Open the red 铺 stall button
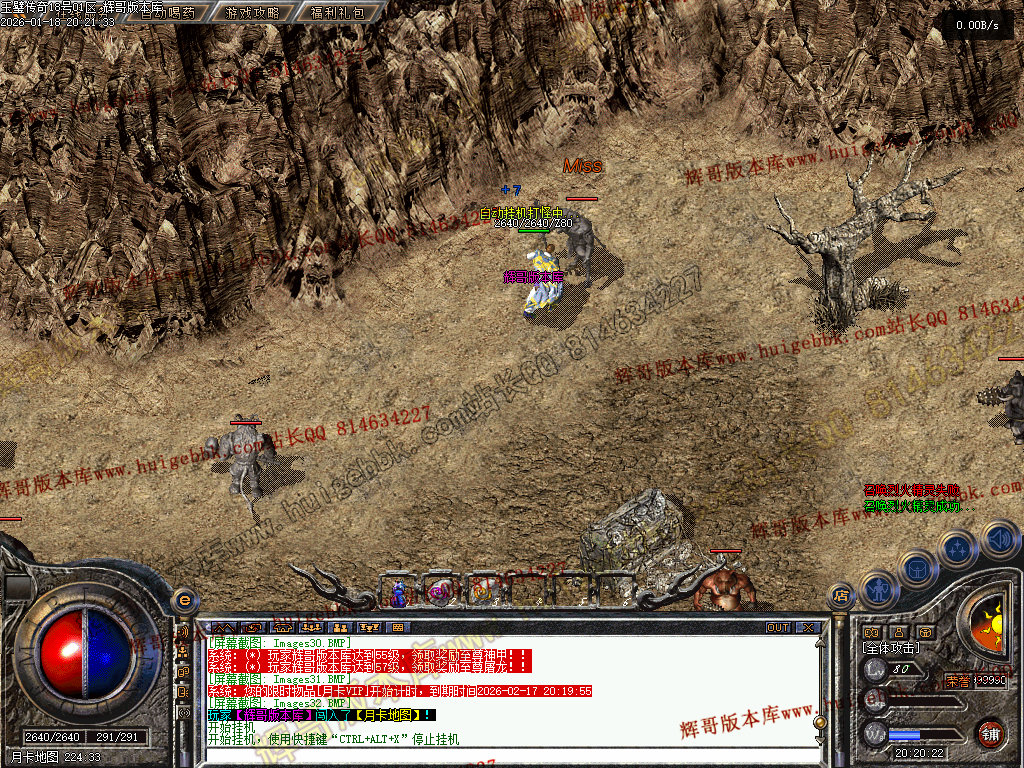The width and height of the screenshot is (1024, 768). point(990,733)
